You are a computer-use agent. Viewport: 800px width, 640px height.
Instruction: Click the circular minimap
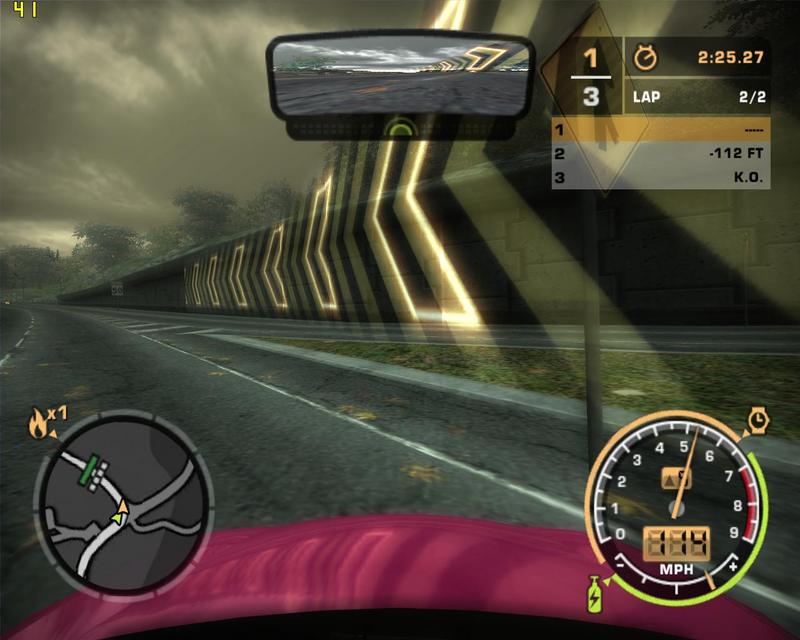[123, 503]
